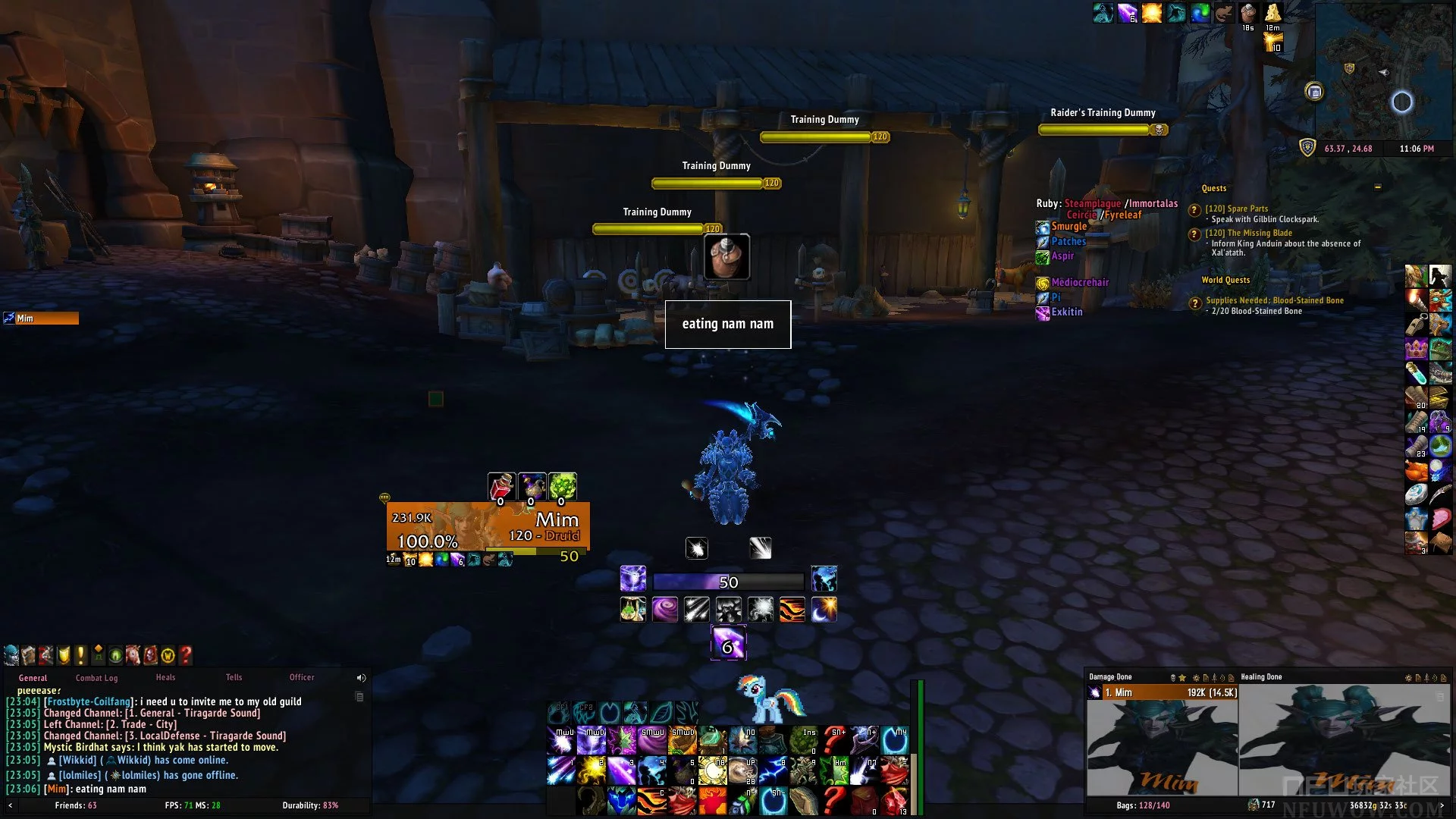Open the Heals chat tab

click(165, 677)
